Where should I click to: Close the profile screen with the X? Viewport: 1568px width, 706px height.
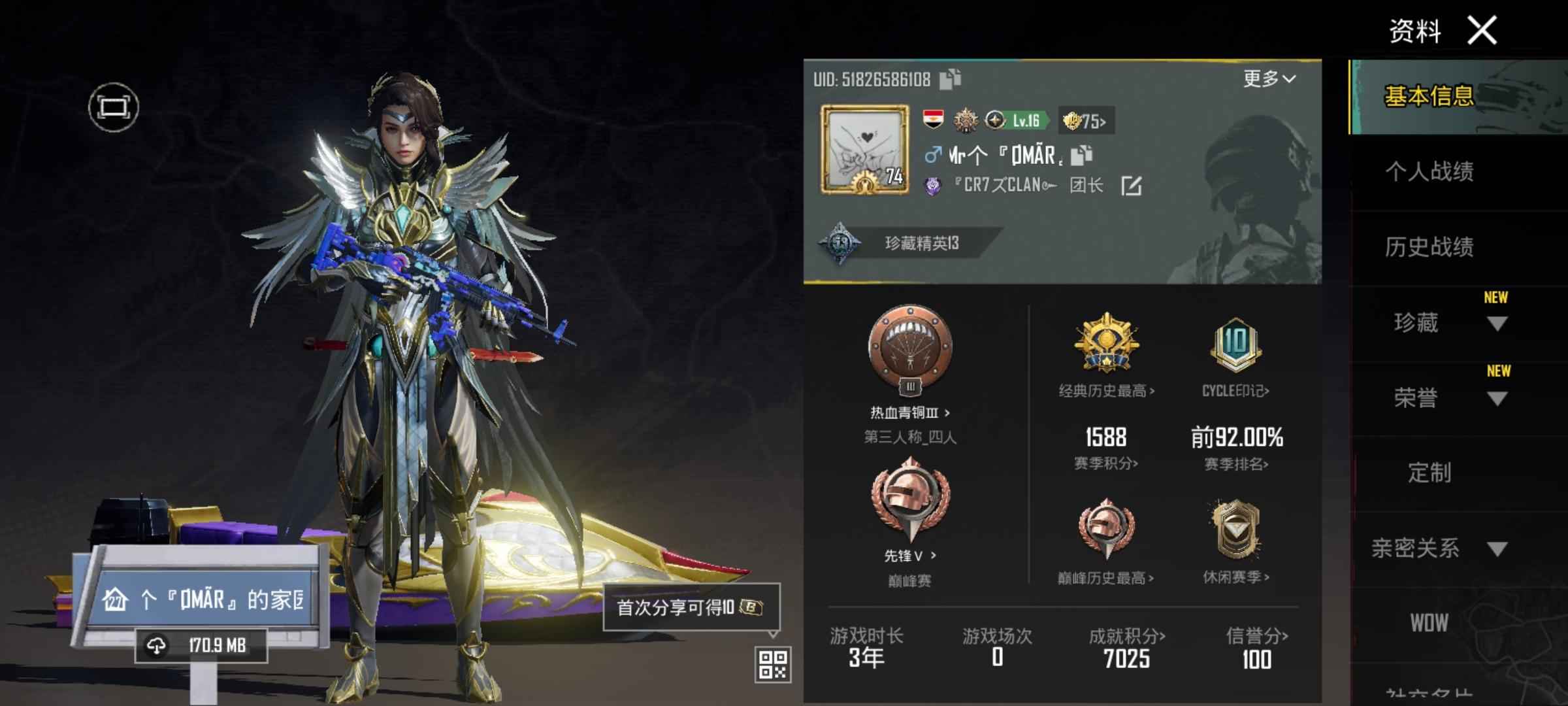coord(1482,30)
